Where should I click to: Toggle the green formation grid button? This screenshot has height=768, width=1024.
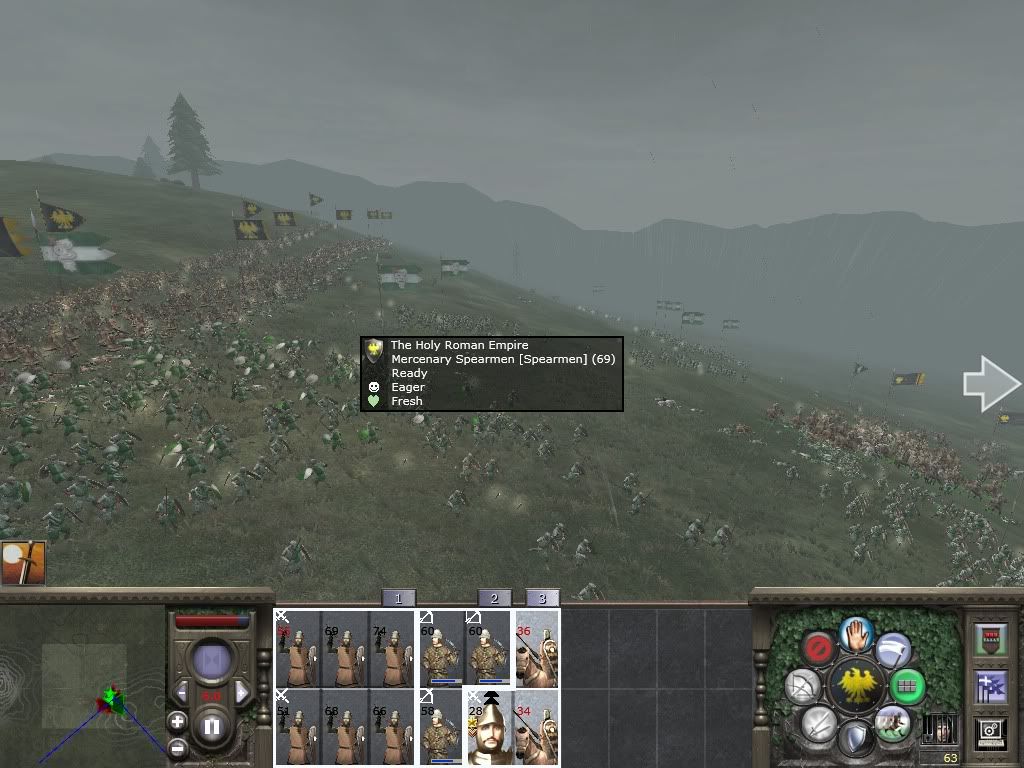coord(907,686)
